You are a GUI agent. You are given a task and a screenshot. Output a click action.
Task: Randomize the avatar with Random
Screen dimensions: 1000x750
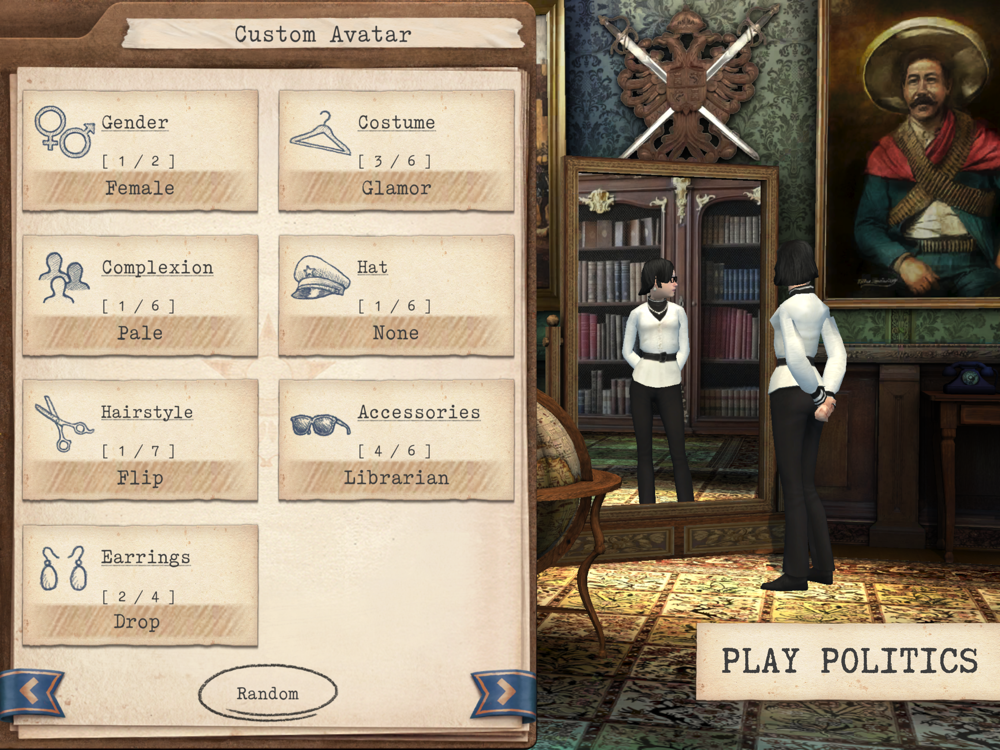click(267, 693)
